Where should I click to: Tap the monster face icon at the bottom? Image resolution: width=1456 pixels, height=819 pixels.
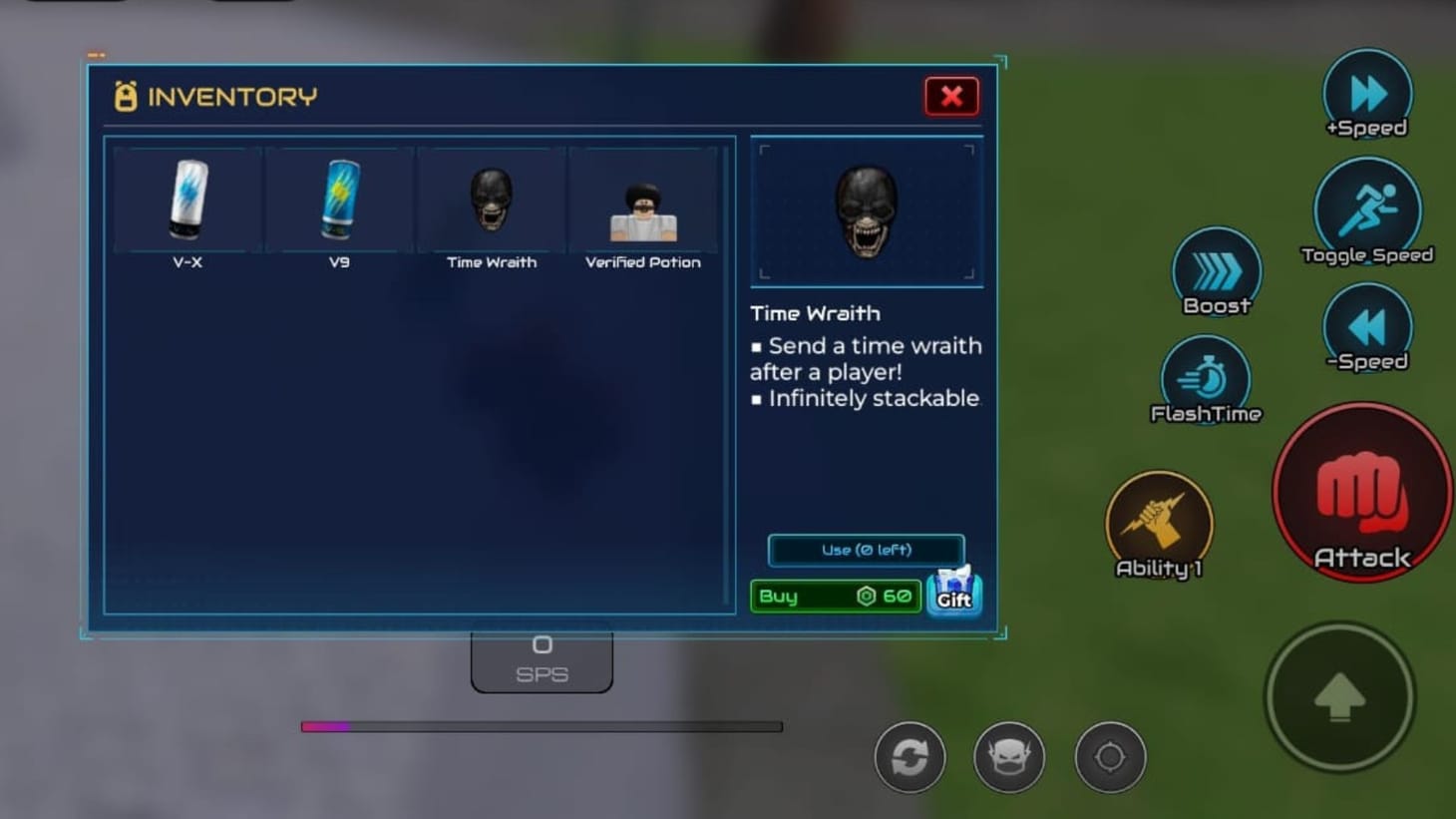click(x=1008, y=757)
